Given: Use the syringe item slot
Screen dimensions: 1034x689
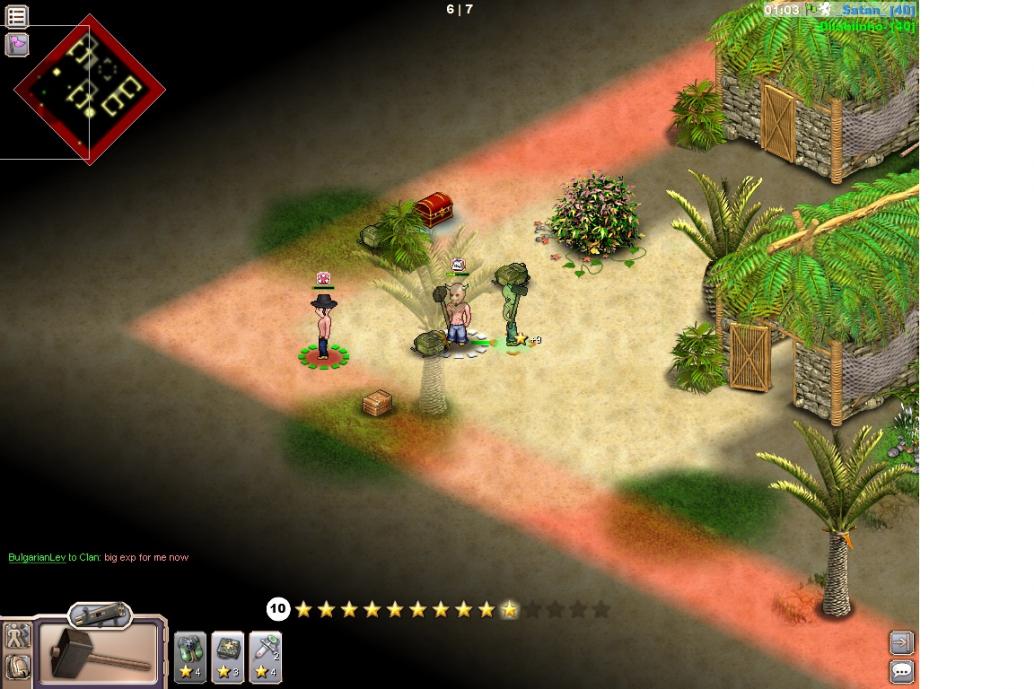Looking at the screenshot, I should tap(265, 657).
